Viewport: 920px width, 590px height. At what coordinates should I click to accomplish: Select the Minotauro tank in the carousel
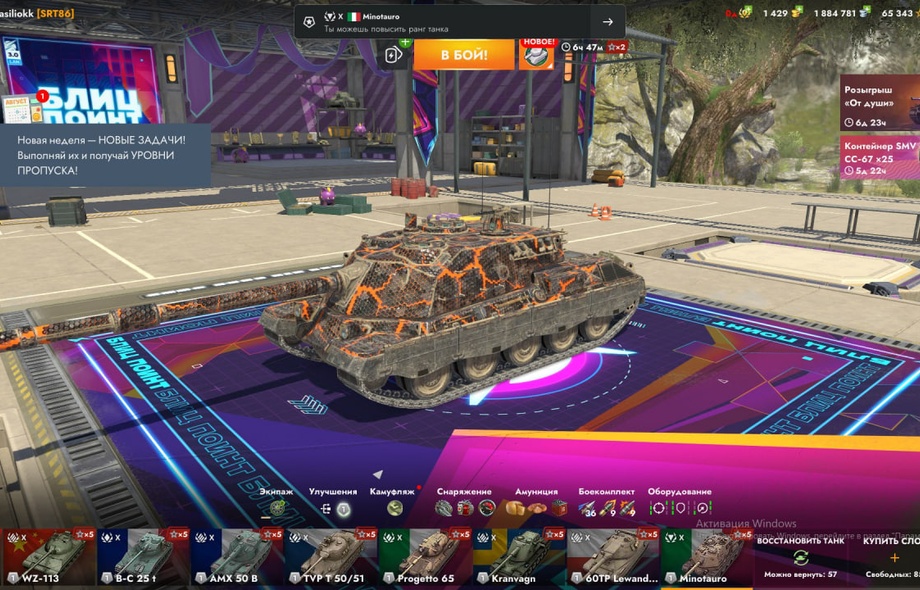[x=706, y=558]
